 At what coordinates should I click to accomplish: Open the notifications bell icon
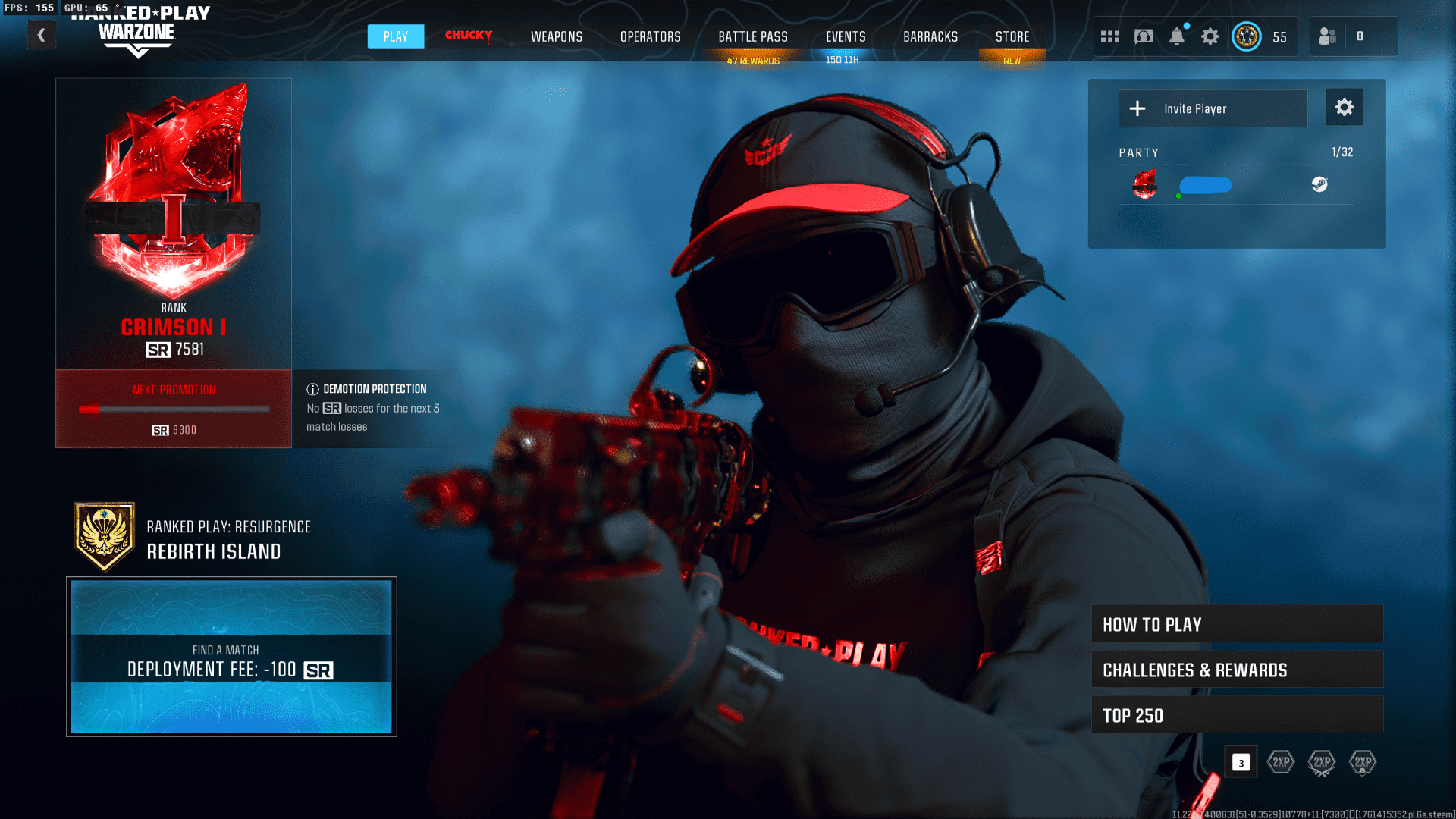coord(1178,36)
